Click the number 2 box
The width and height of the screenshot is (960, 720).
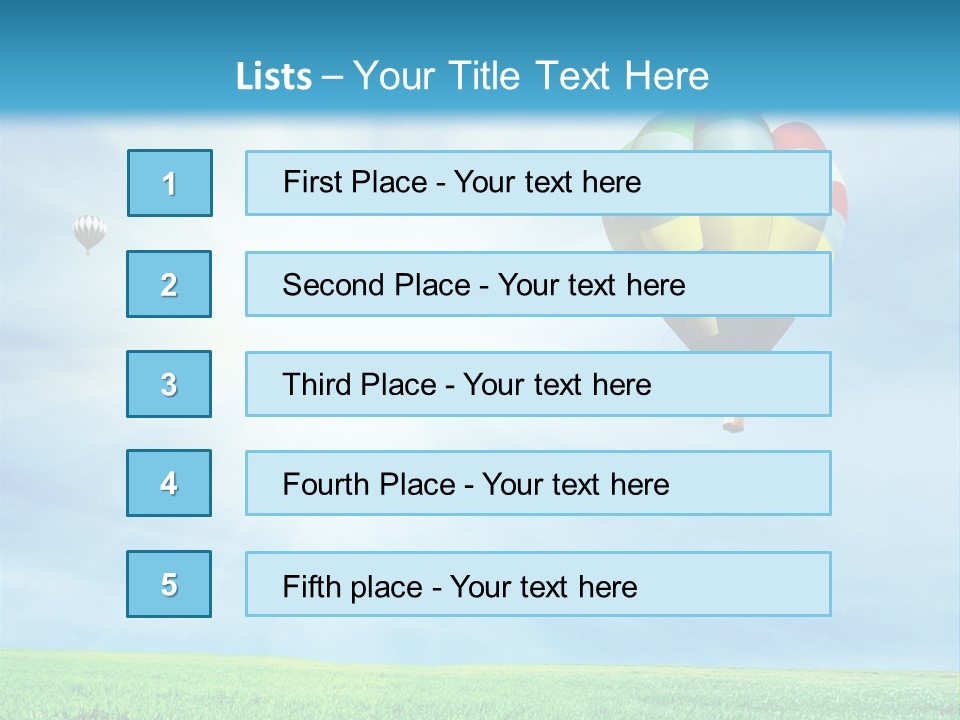point(169,284)
